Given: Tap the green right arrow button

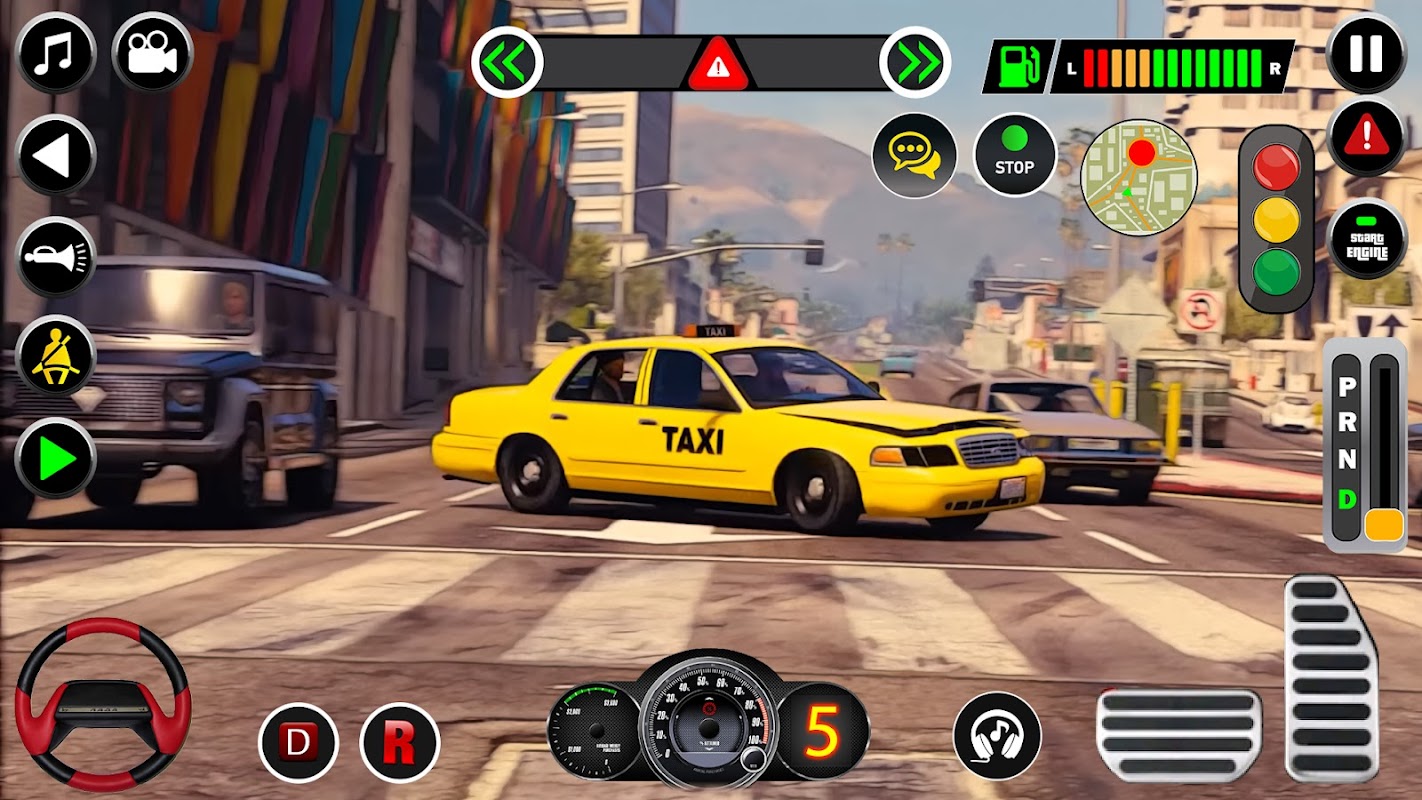Looking at the screenshot, I should [56, 459].
